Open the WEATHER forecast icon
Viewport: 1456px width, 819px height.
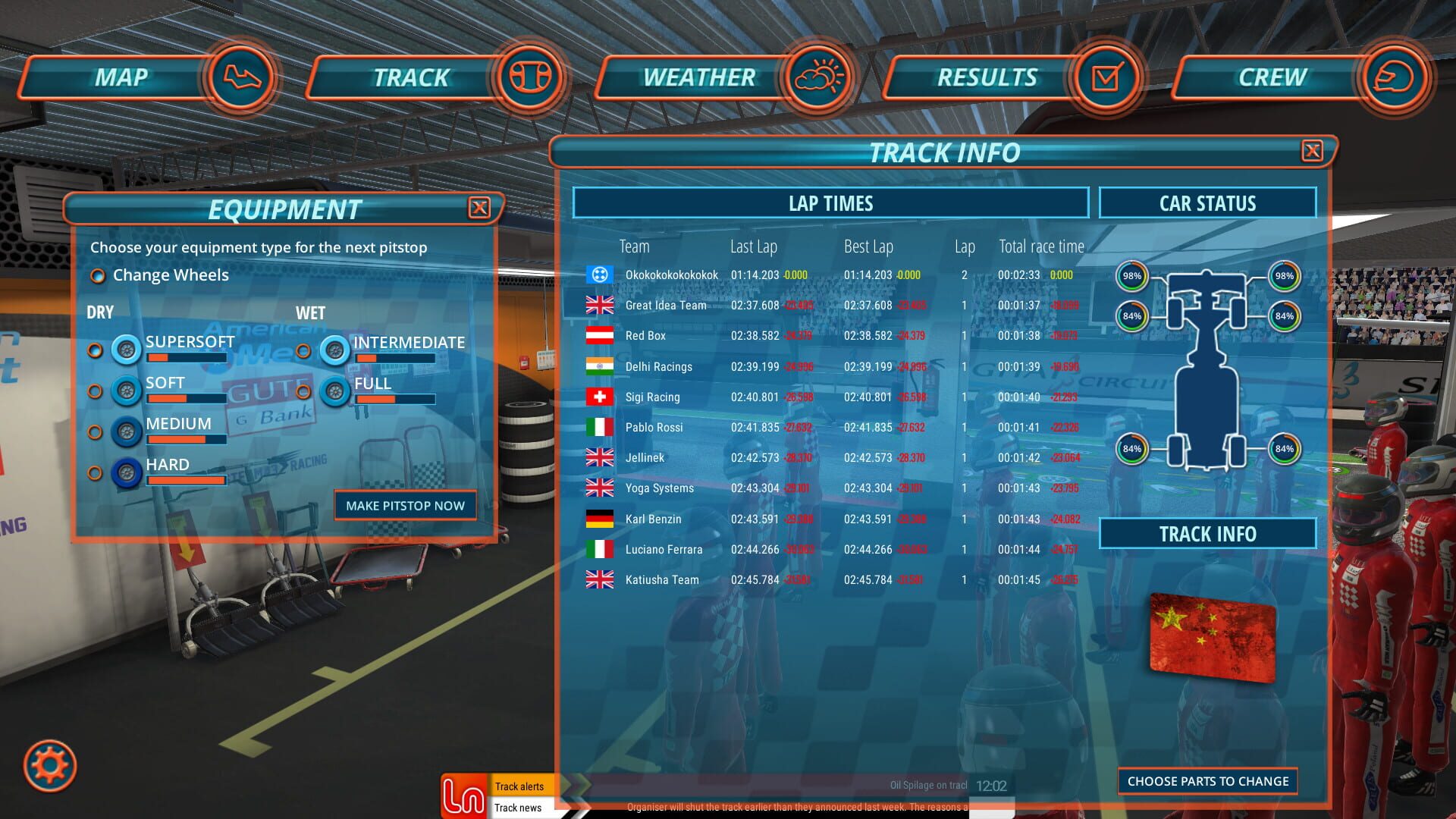[819, 77]
